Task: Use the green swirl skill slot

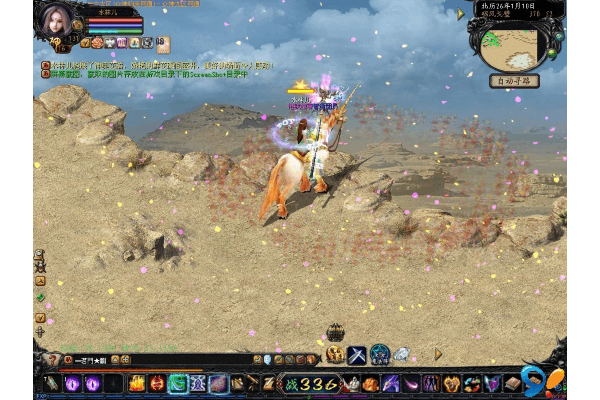Action: click(x=178, y=383)
